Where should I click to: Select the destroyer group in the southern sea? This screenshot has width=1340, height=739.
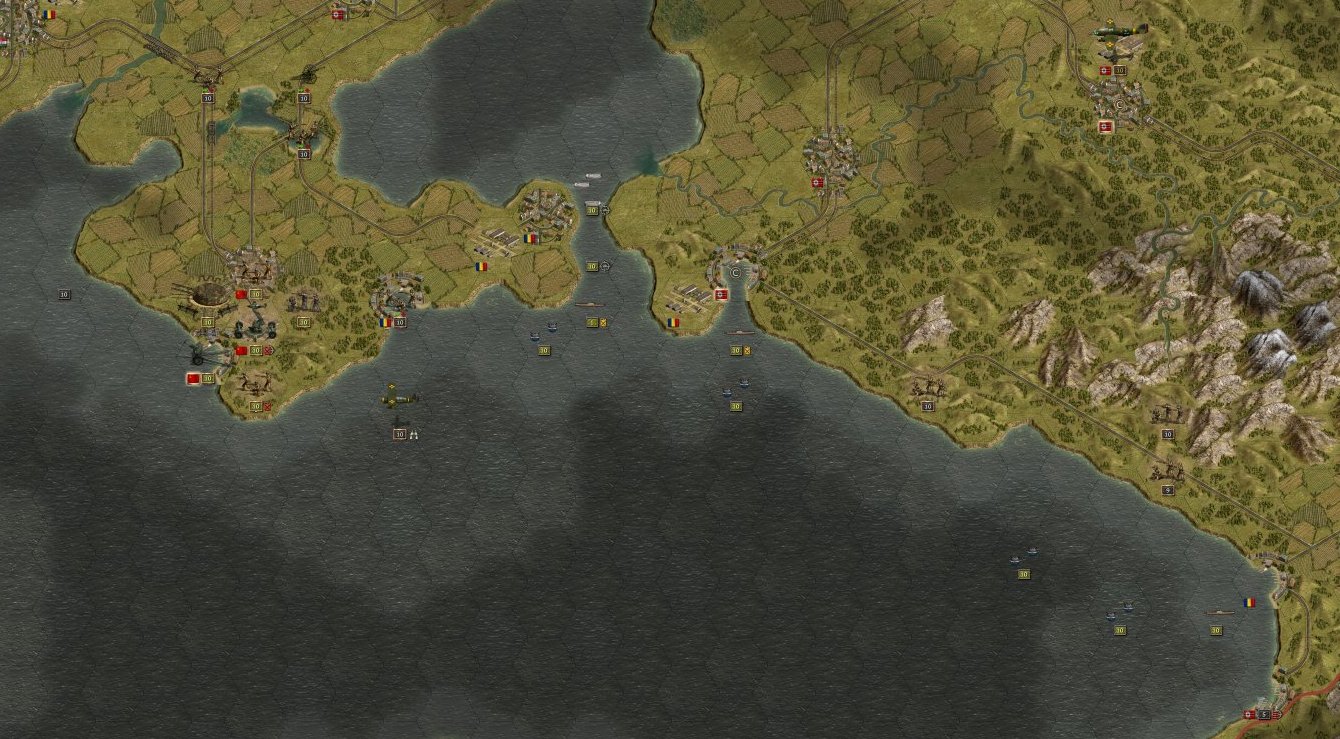tap(1022, 556)
